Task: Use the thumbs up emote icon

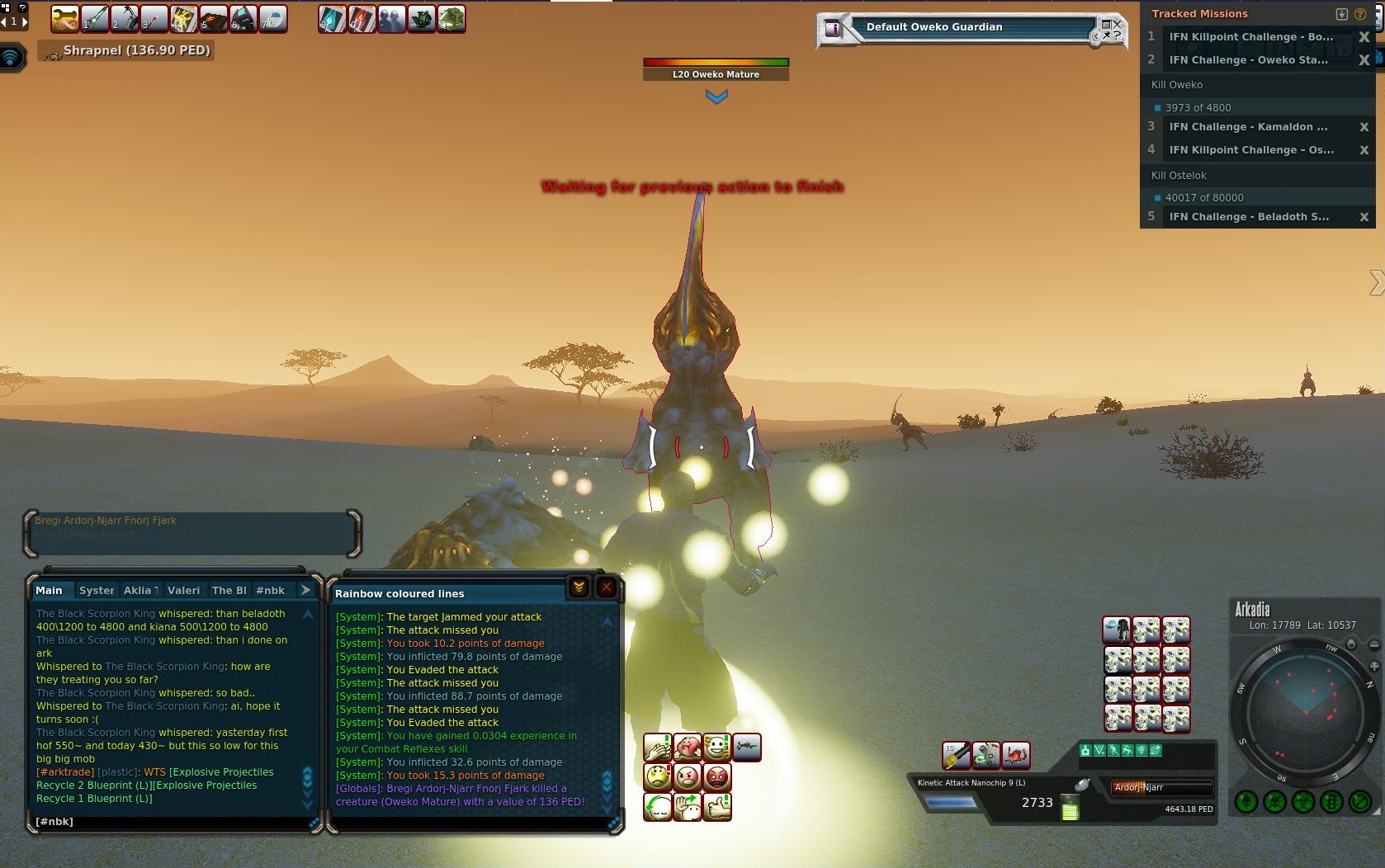Action: tap(717, 806)
